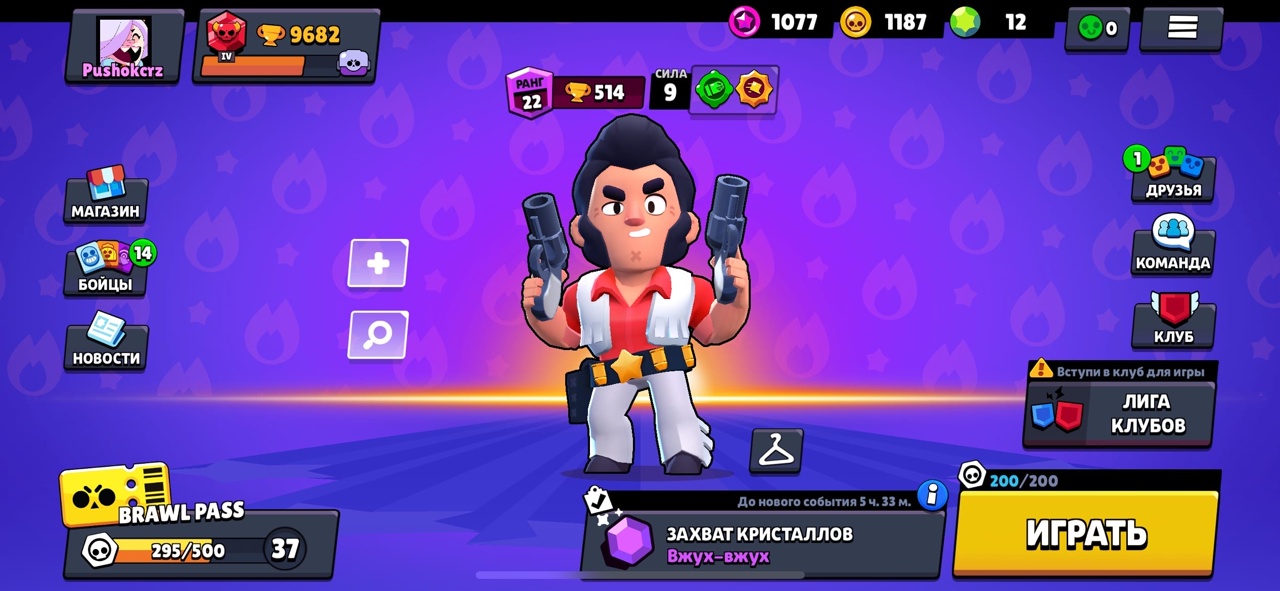Image resolution: width=1280 pixels, height=591 pixels.
Task: Click the plus button beside the brawler
Action: [378, 264]
